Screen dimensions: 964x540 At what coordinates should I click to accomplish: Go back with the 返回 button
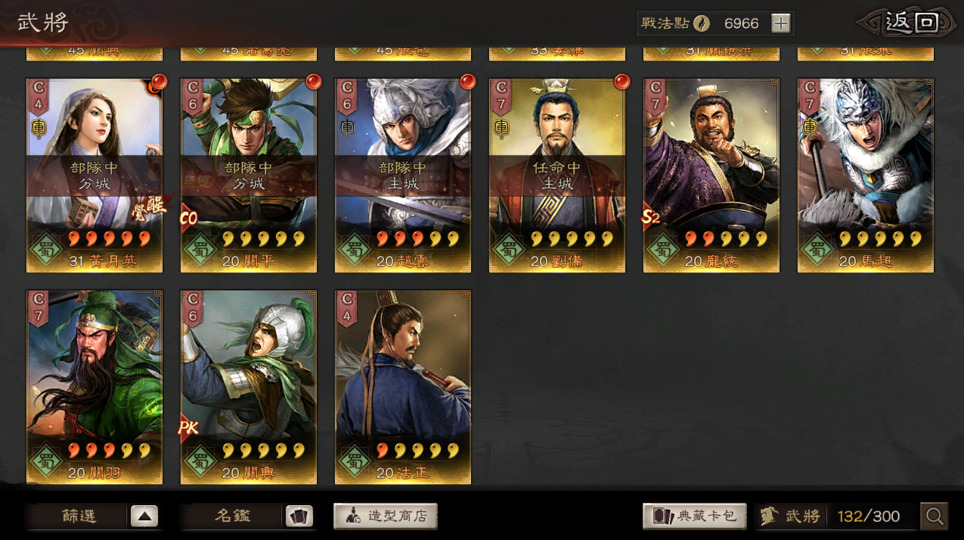point(910,23)
